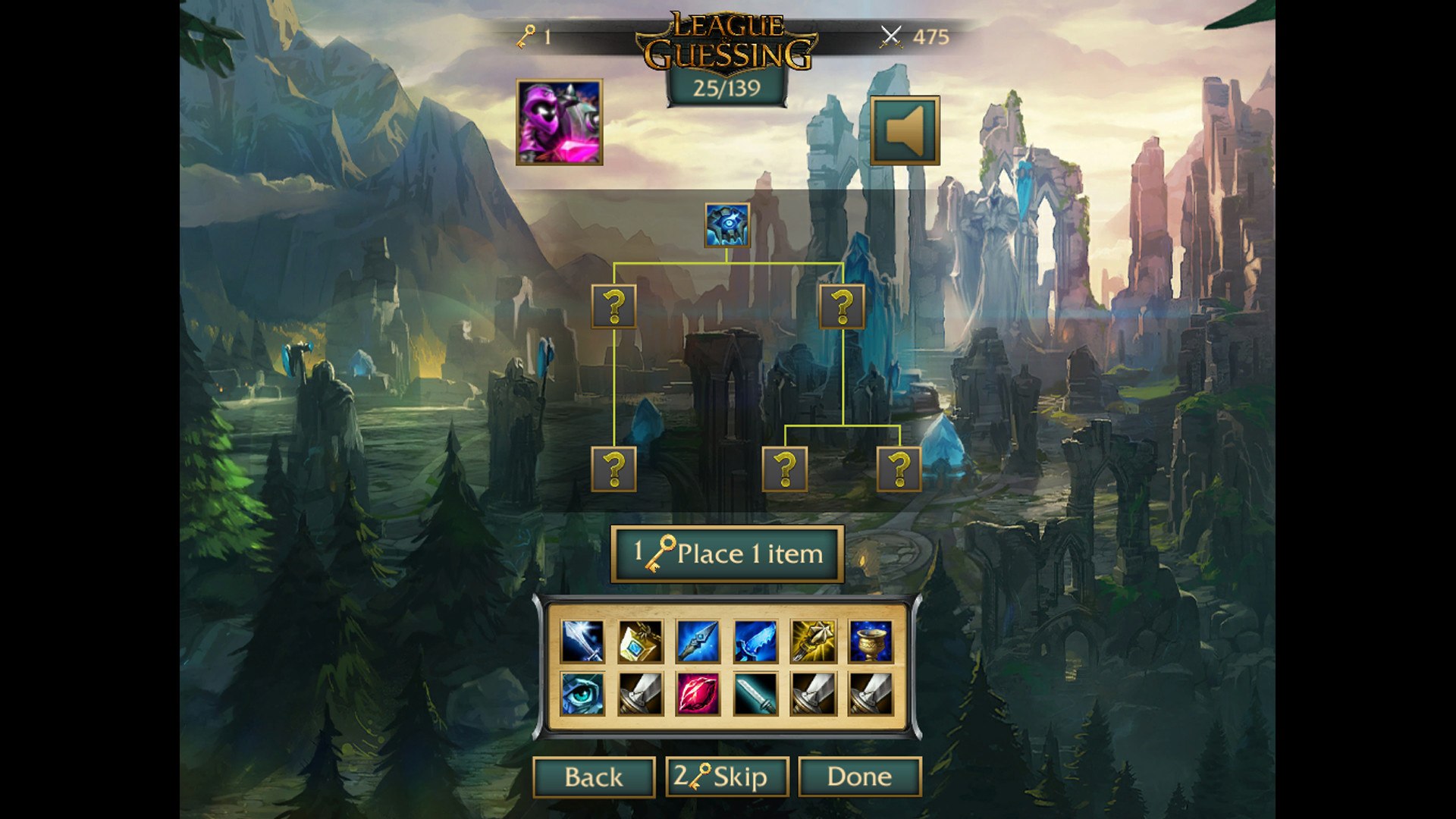The width and height of the screenshot is (1456, 819).
Task: Choose the teal katana blade item
Action: 755,694
